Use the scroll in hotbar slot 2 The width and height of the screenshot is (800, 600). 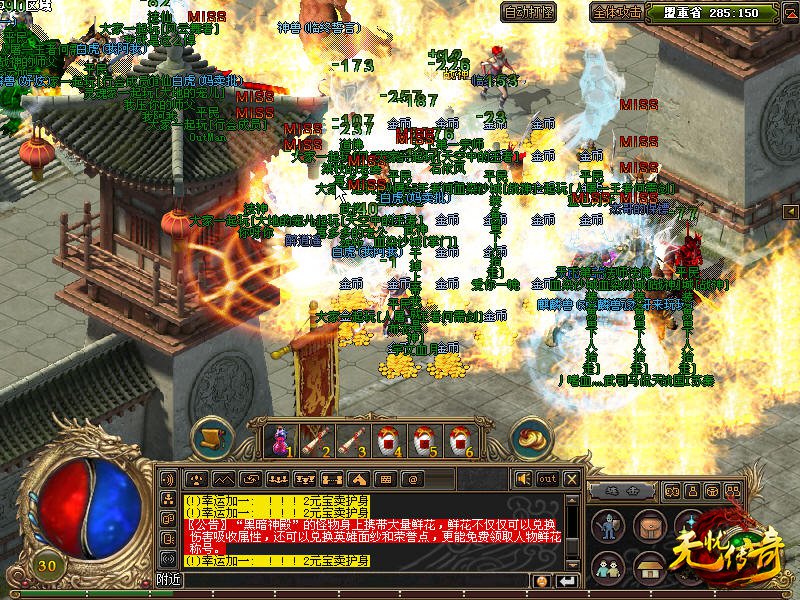click(314, 440)
